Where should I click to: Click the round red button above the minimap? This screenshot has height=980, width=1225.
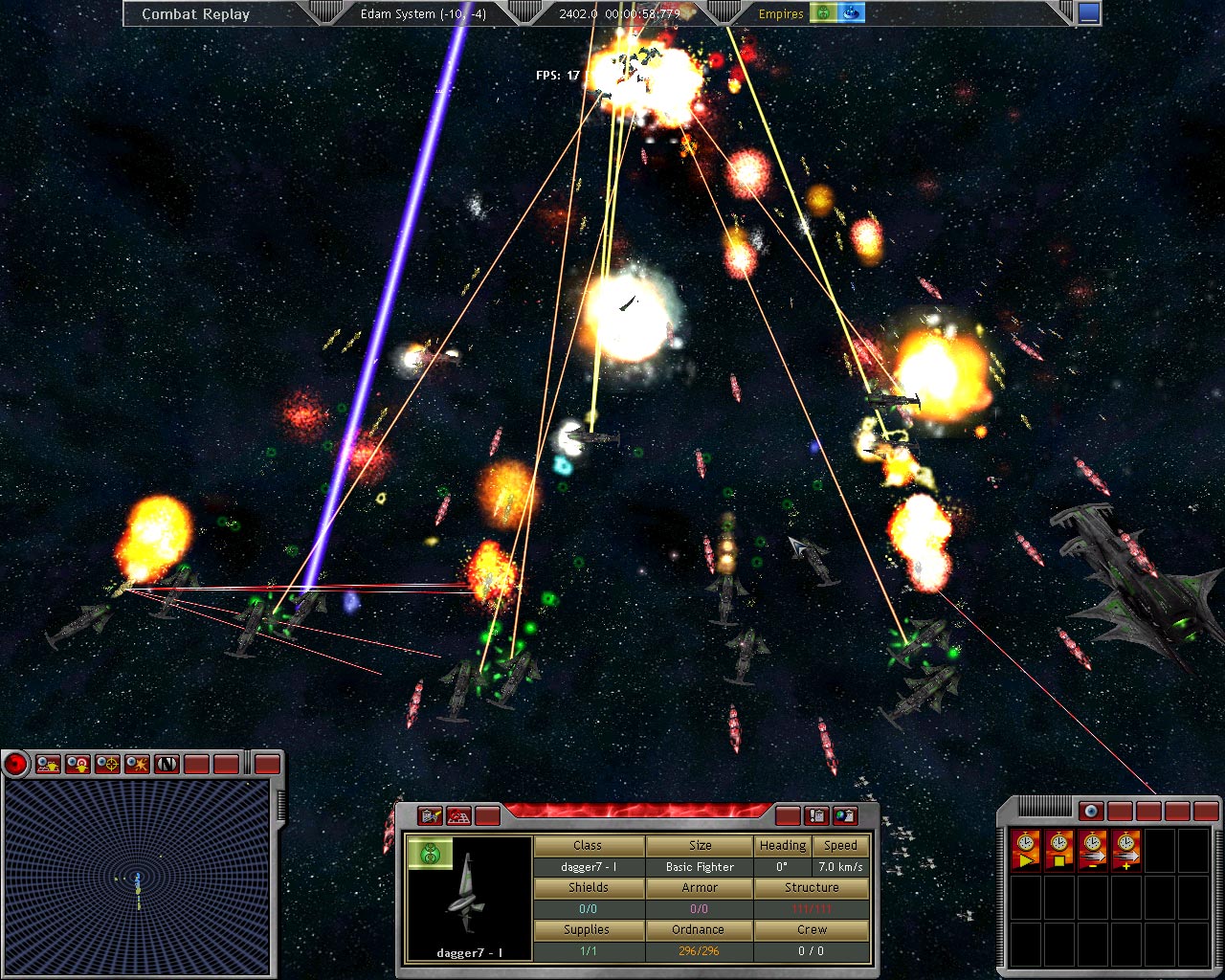point(15,764)
